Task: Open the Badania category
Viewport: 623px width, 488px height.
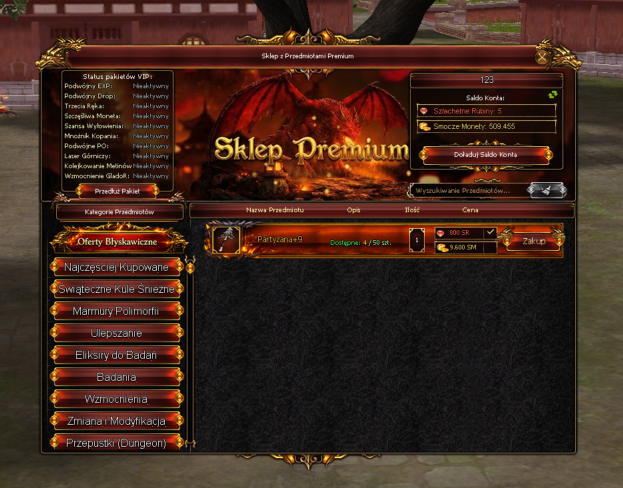Action: [118, 377]
